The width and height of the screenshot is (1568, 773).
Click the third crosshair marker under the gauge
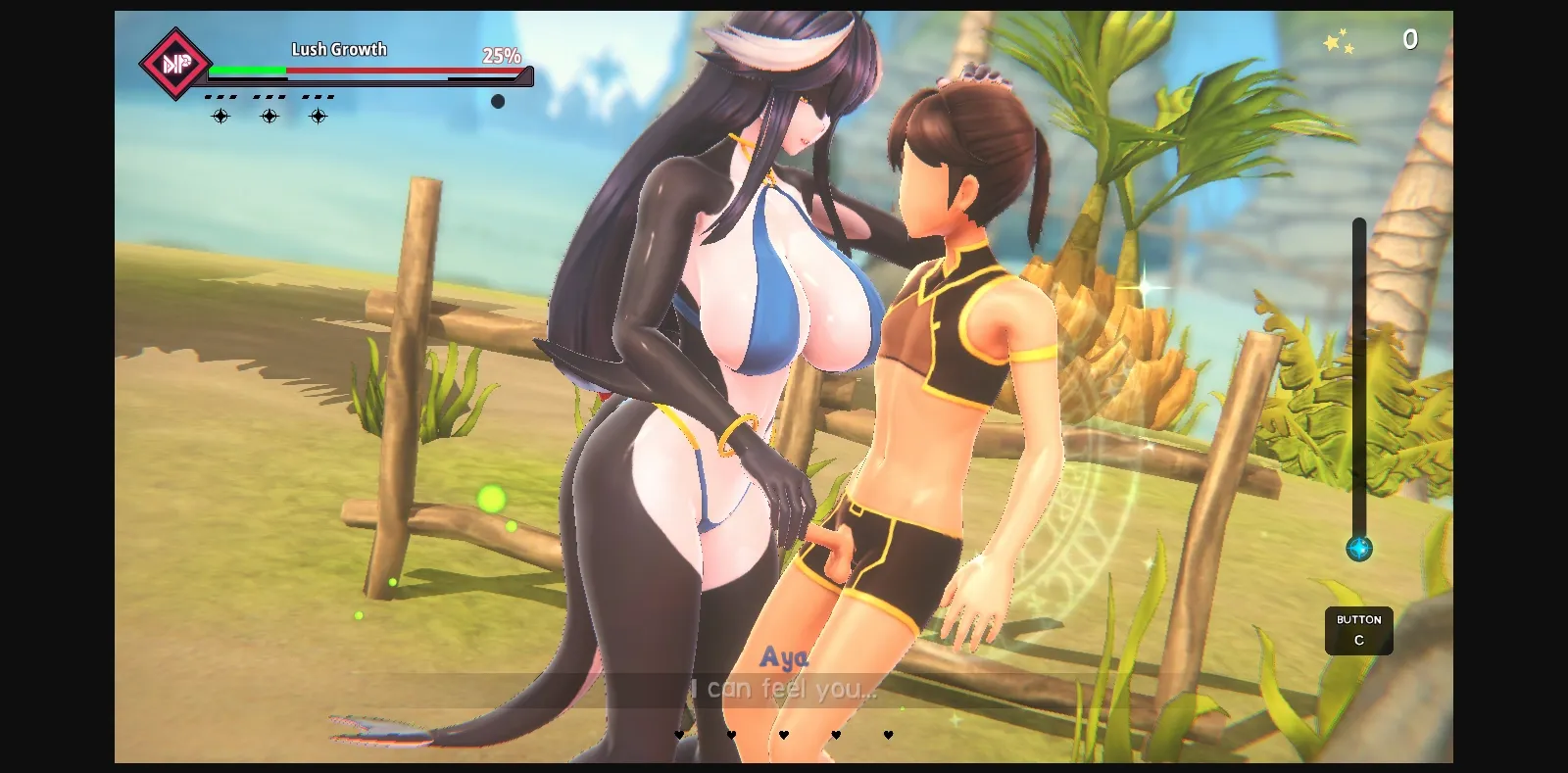point(317,116)
